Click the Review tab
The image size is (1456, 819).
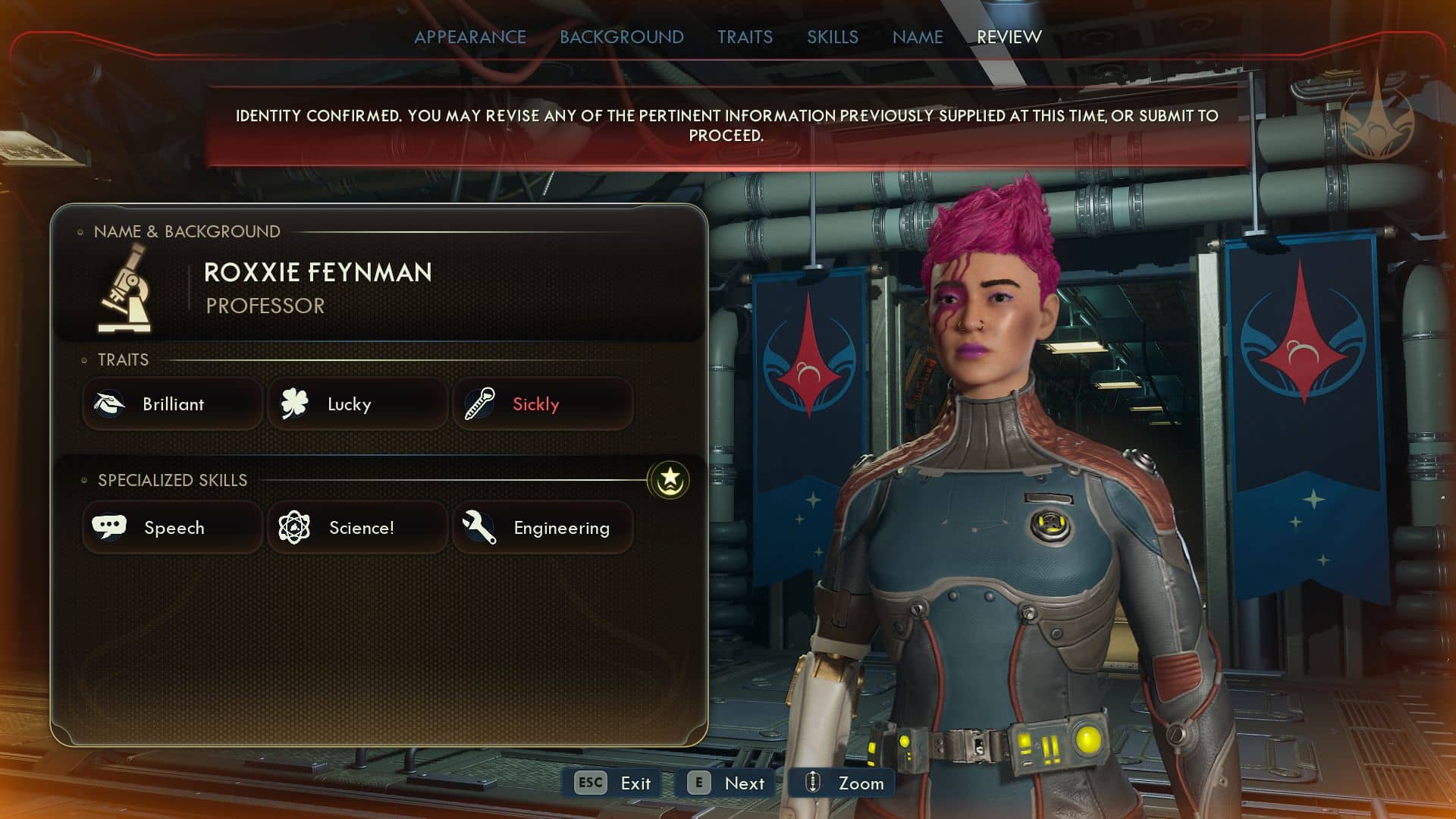(1009, 37)
